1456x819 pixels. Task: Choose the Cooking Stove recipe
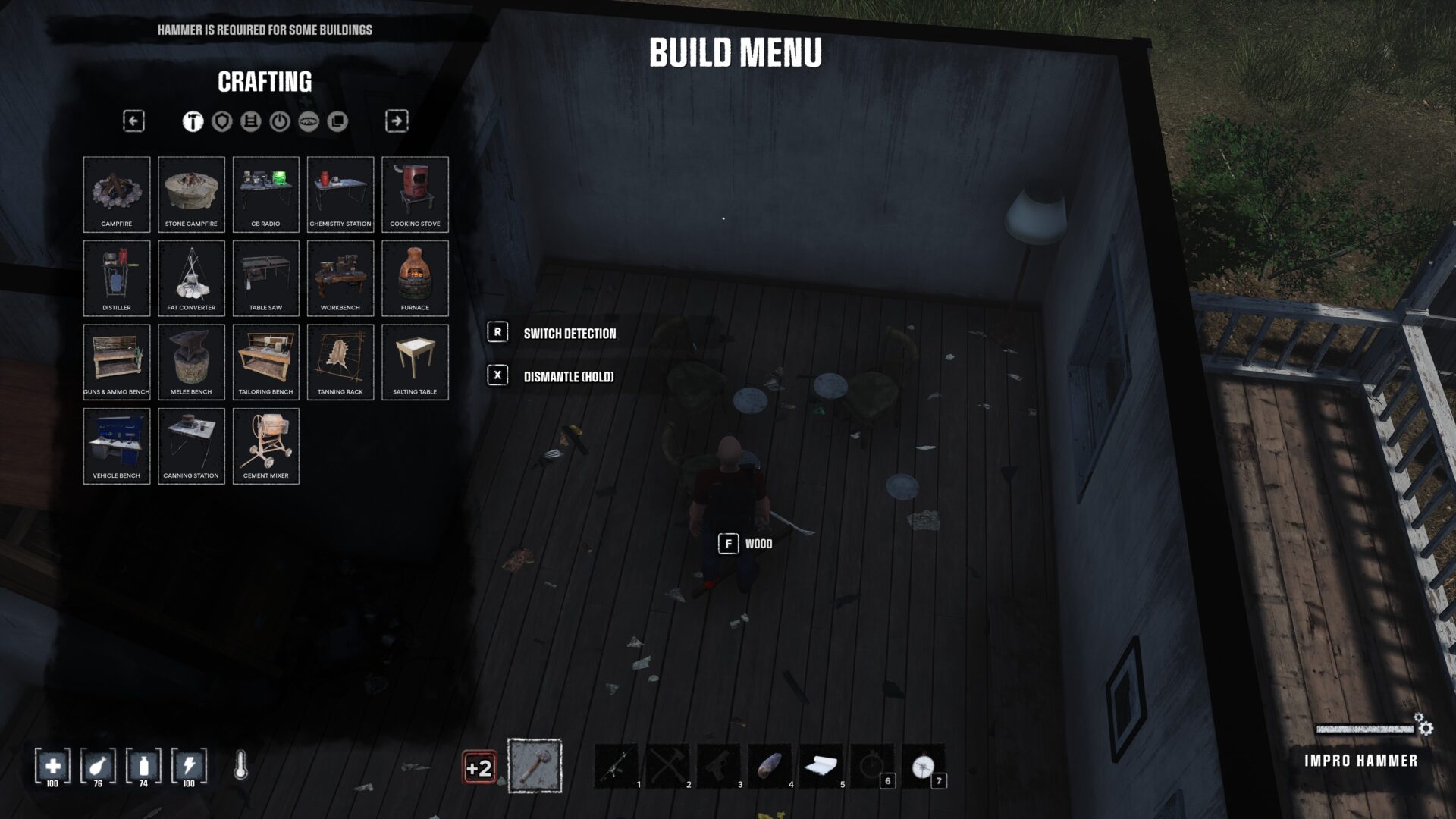[x=415, y=194]
